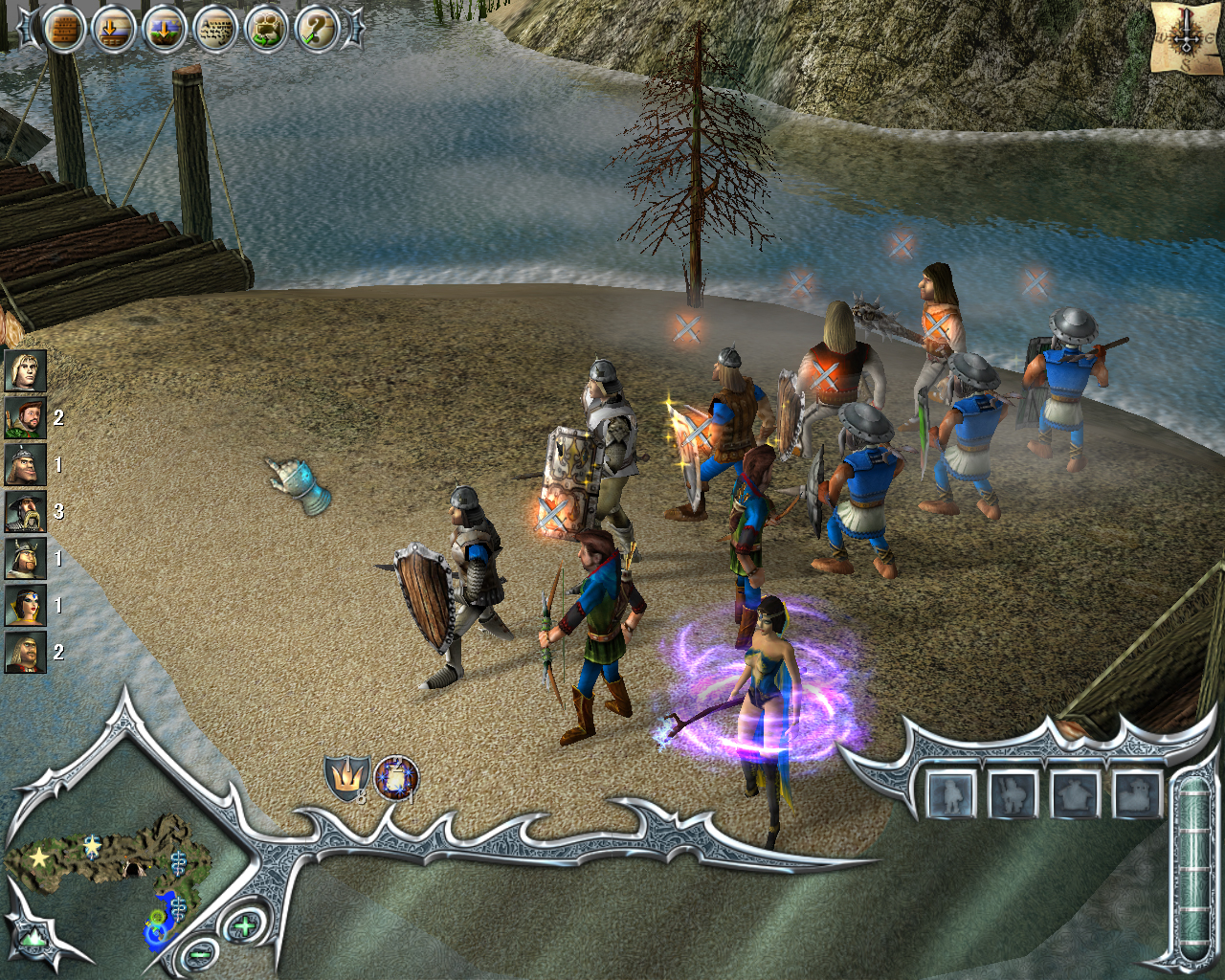This screenshot has height=980, width=1225.
Task: Activate the glowing scroll spell icon
Action: pos(396,777)
